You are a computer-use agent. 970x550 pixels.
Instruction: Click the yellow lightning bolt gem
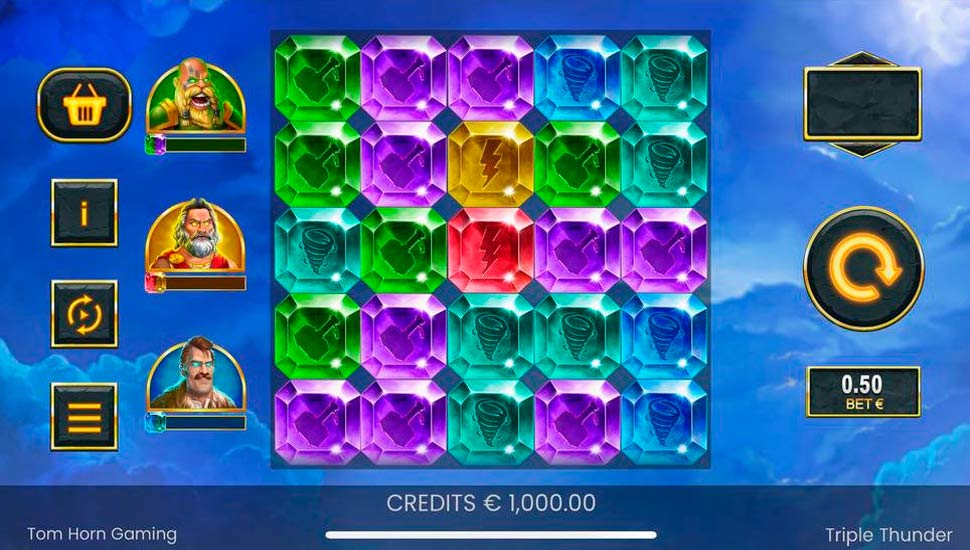coord(491,164)
